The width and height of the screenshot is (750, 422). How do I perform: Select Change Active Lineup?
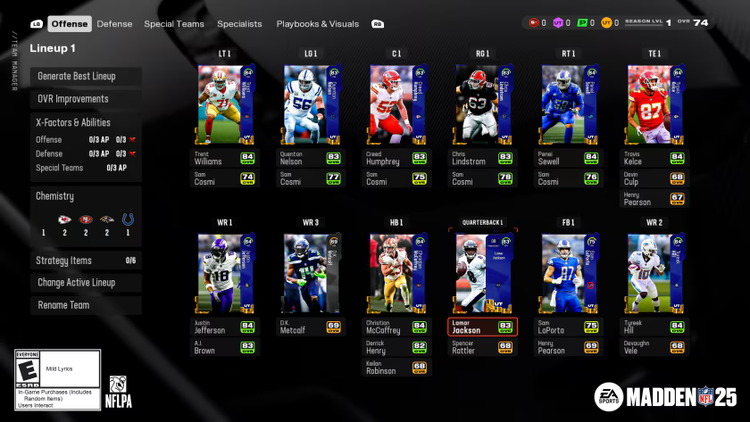85,283
